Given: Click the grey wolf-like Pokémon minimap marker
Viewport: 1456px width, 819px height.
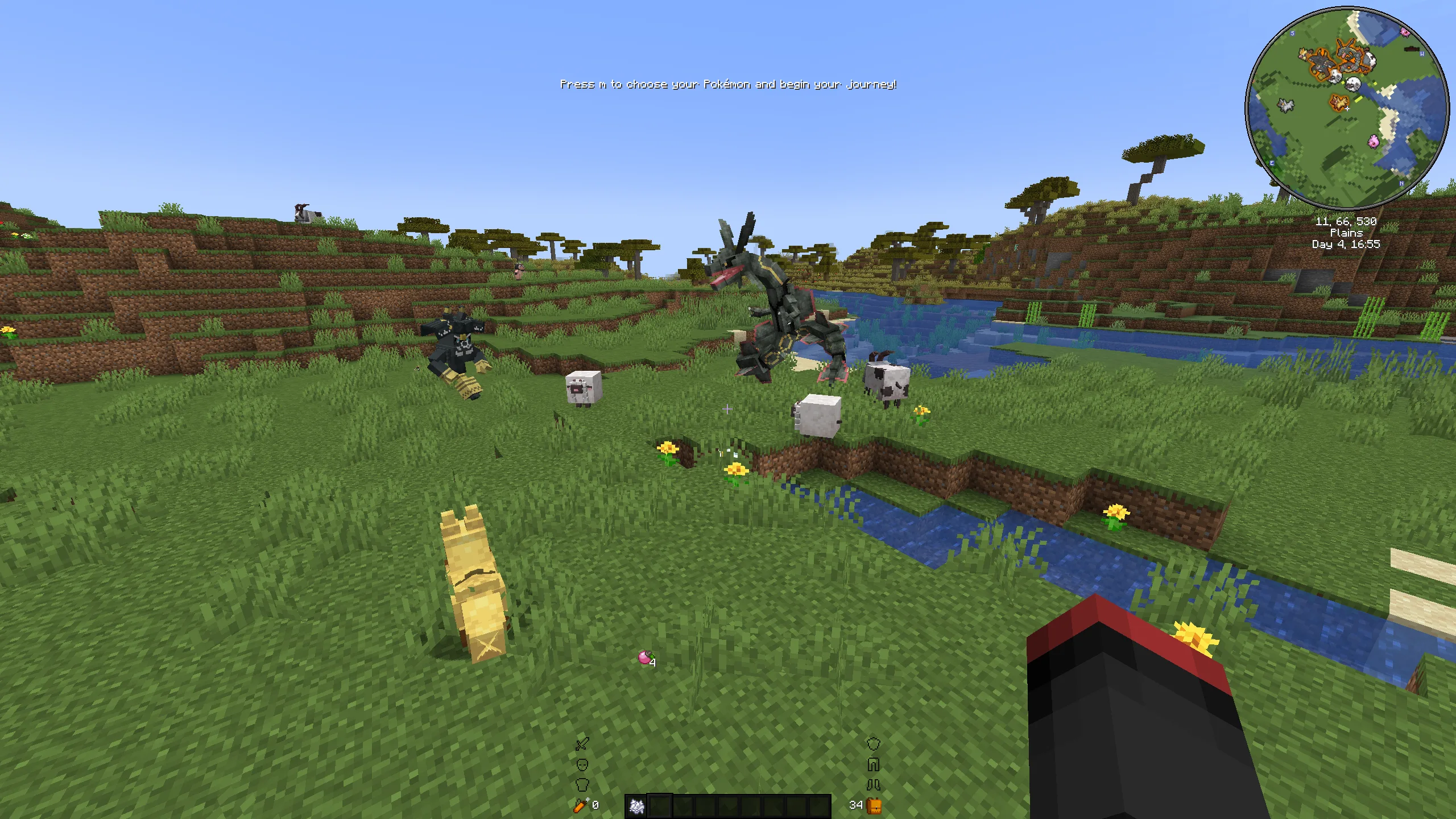Looking at the screenshot, I should 1285,105.
